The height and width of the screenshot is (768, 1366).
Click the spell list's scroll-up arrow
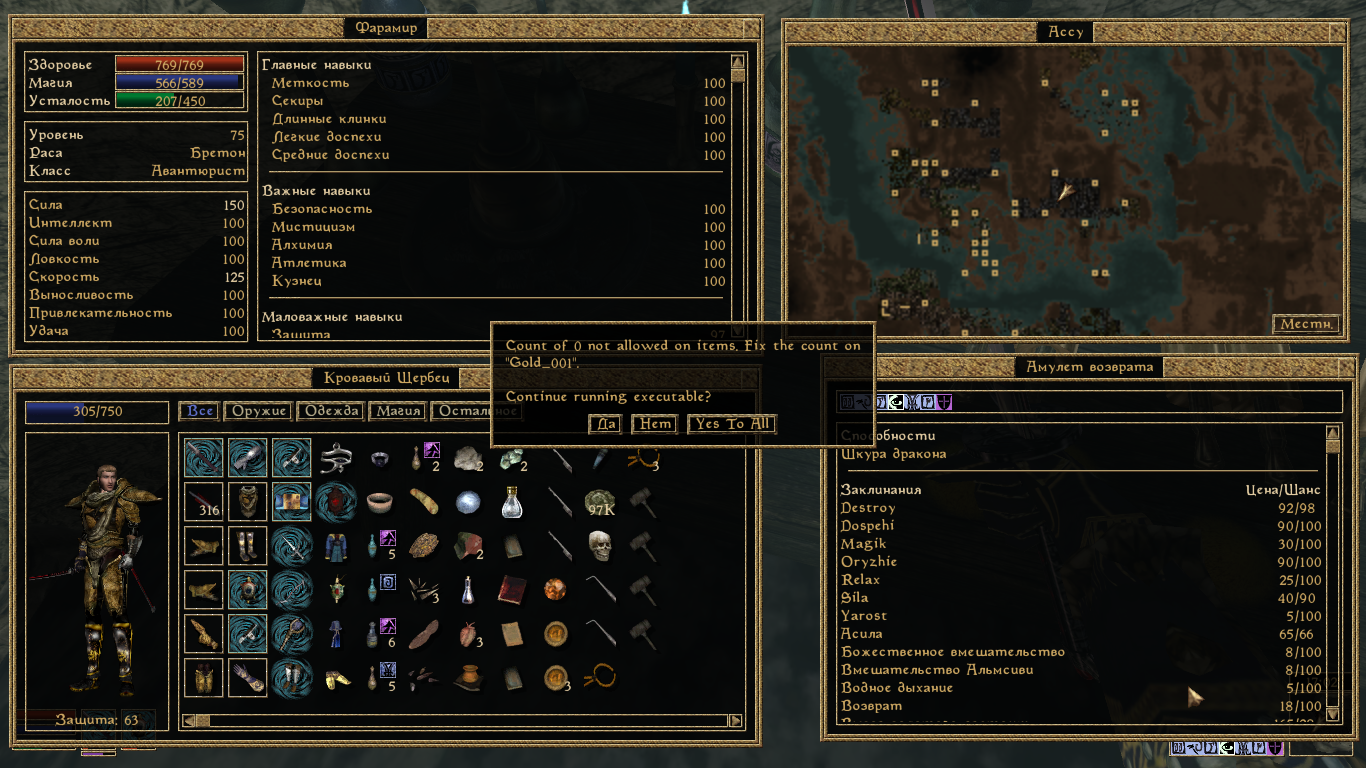coord(1332,433)
